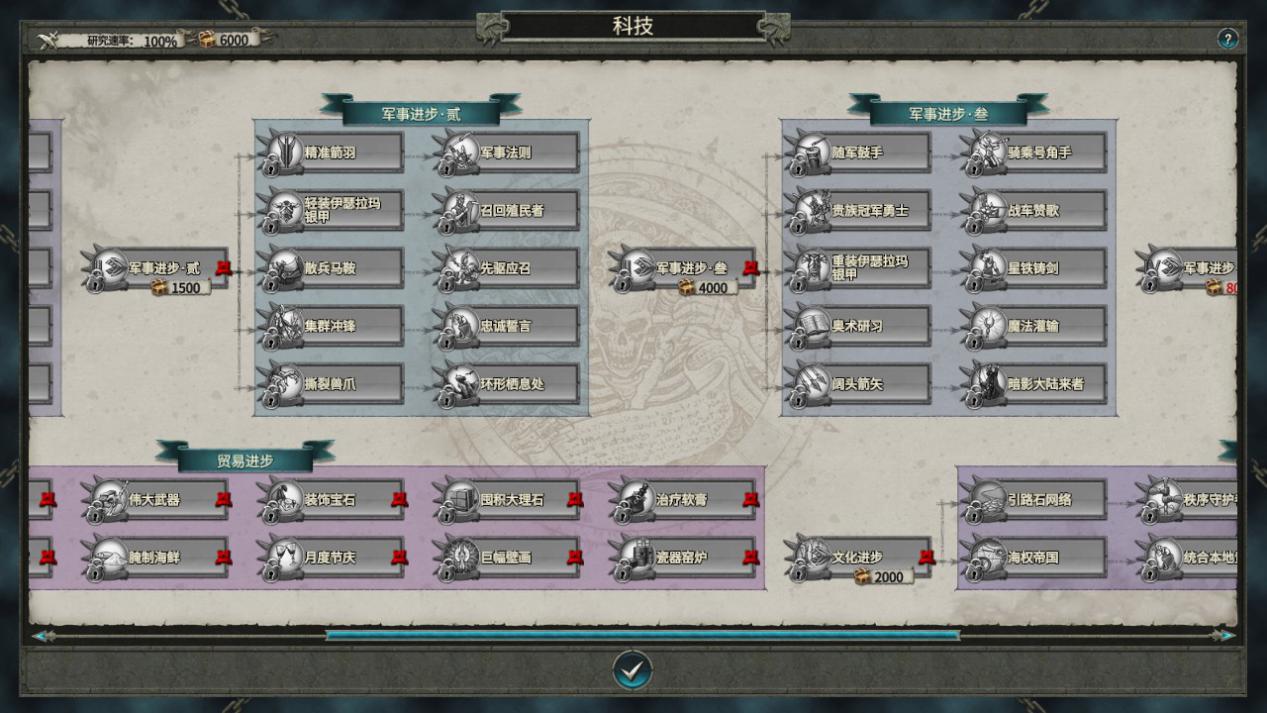Screen dimensions: 1267x713
Task: Select the 伟大武器 trade technology
Action: (157, 499)
